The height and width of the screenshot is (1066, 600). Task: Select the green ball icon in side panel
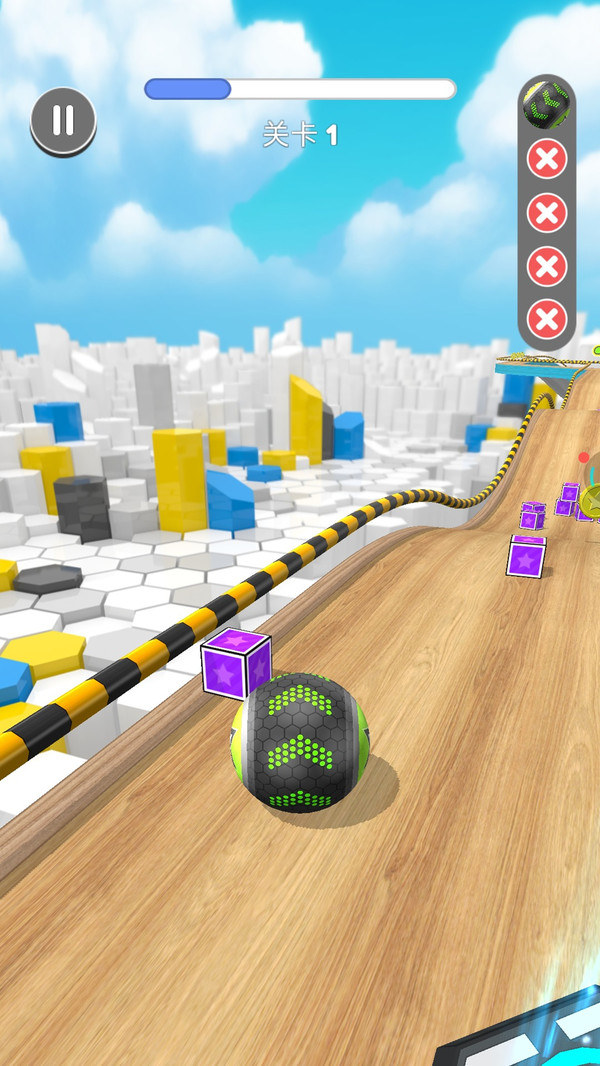pos(546,105)
